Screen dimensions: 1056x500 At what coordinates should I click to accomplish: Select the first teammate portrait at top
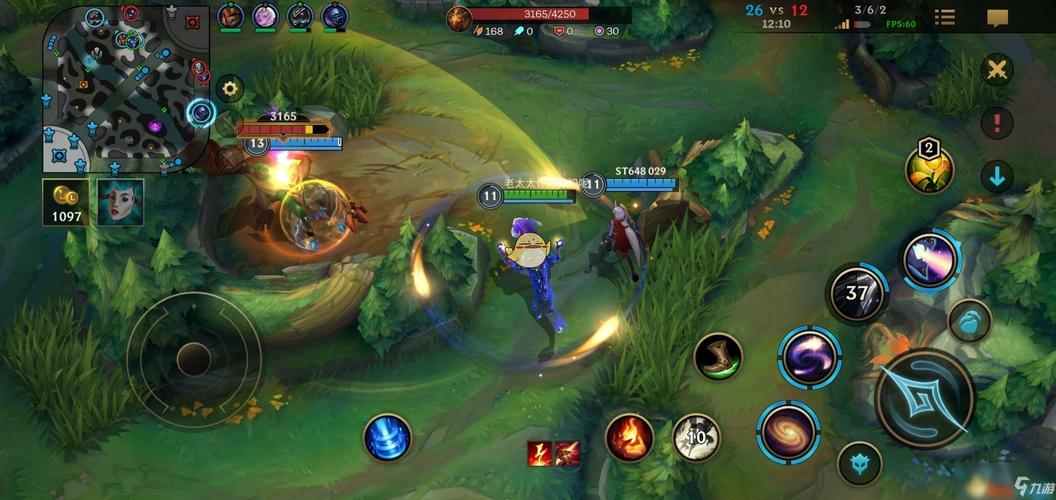[x=231, y=16]
